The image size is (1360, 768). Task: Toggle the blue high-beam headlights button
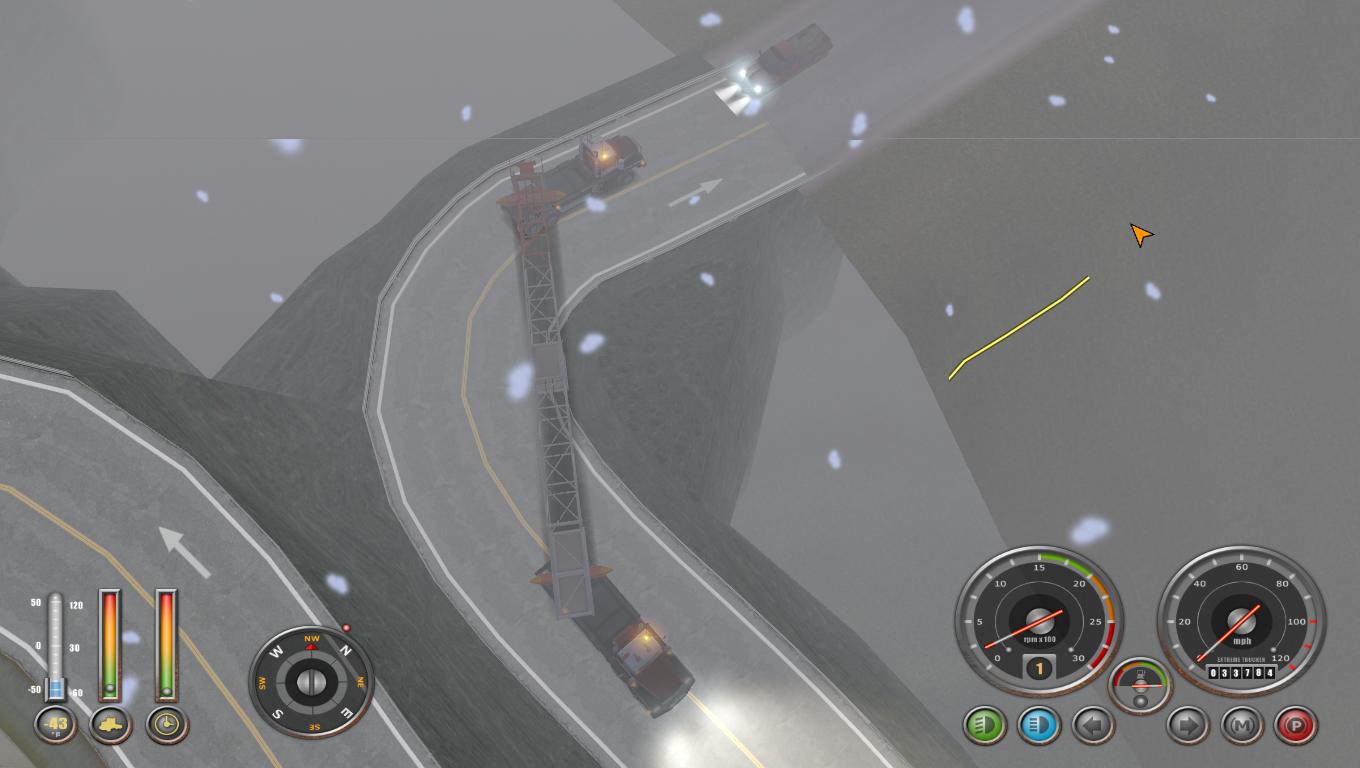coord(1038,724)
